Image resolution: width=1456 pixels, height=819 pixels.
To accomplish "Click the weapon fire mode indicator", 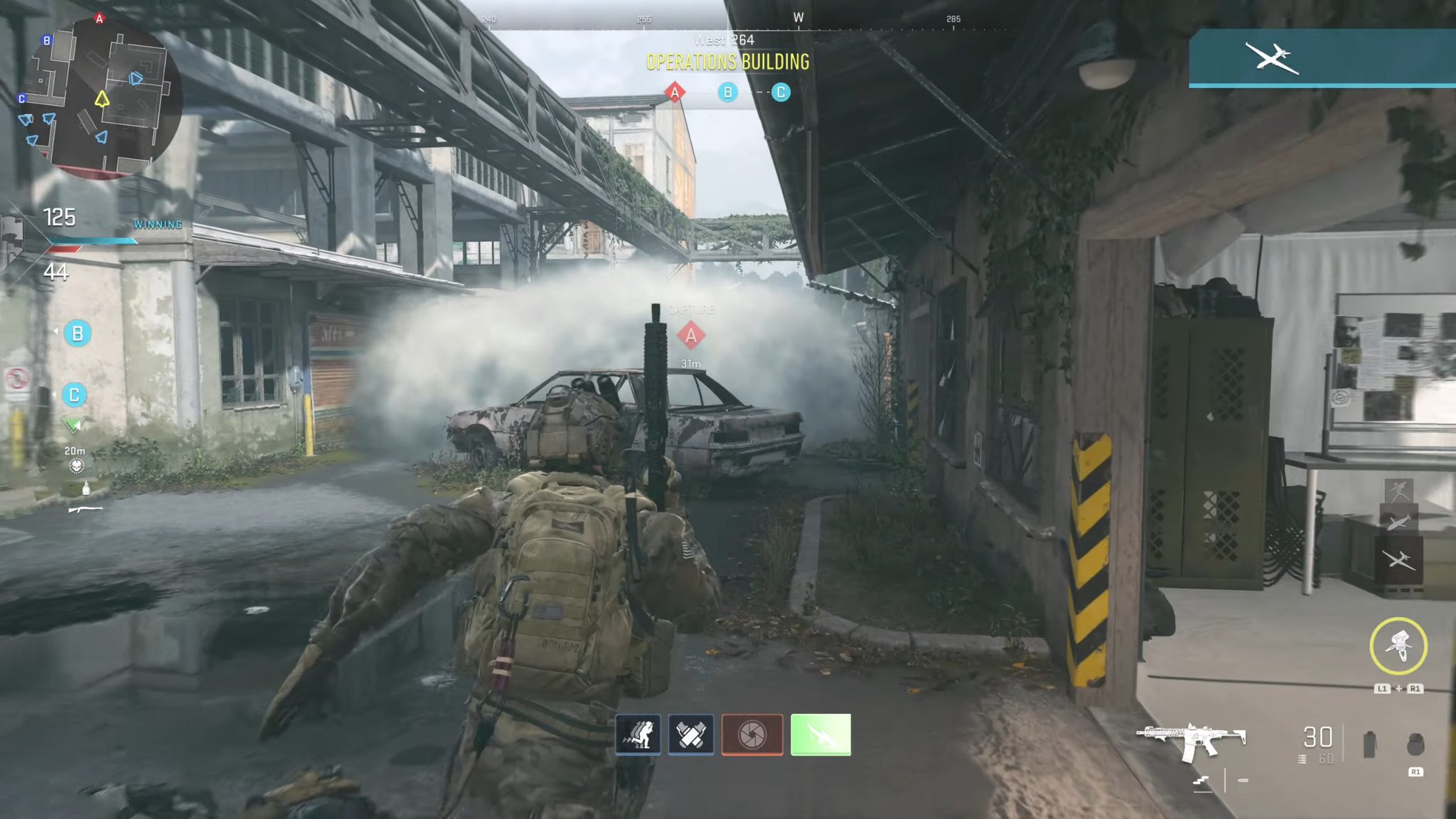I will [1201, 781].
